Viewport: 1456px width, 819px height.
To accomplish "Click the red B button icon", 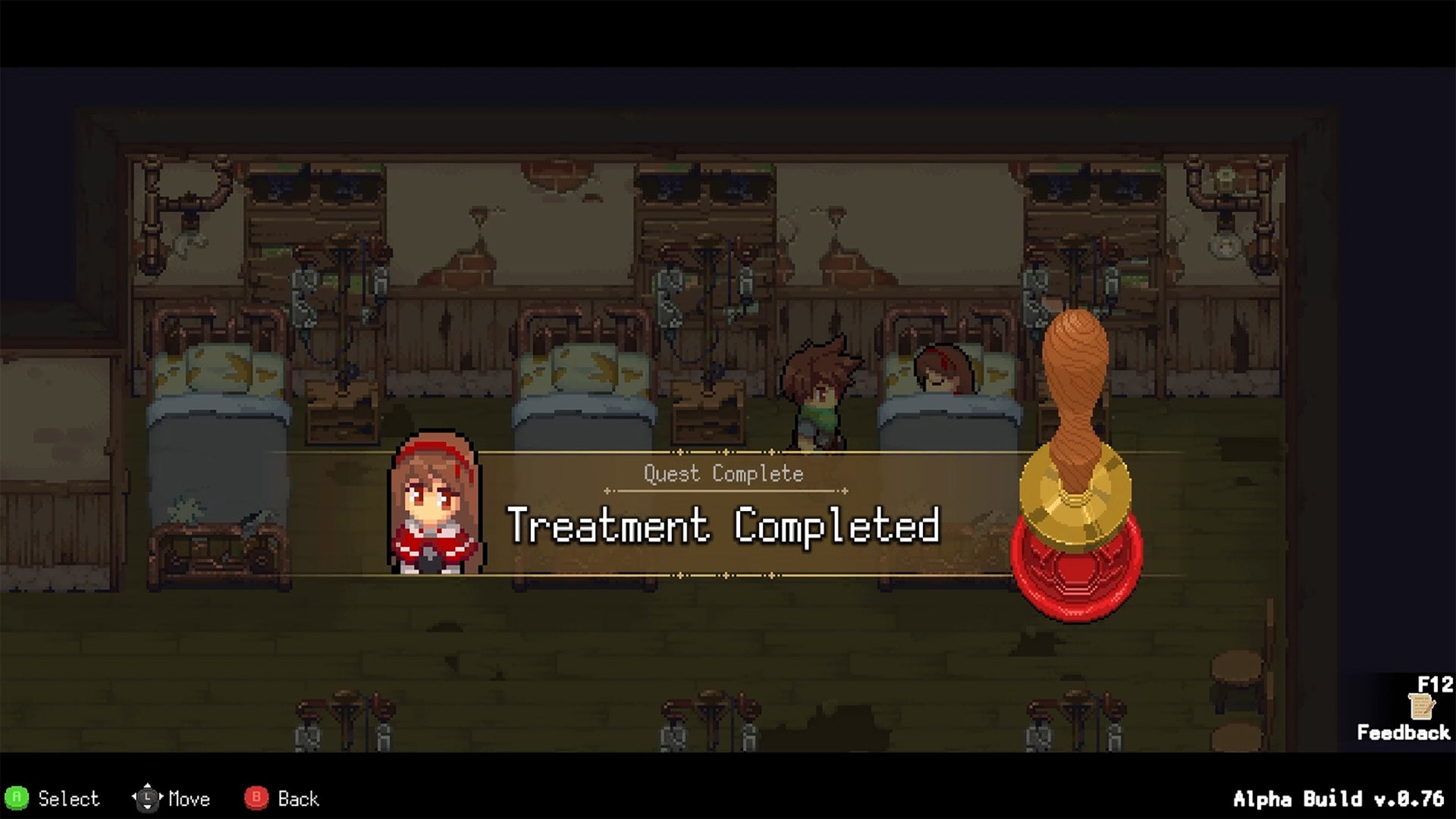I will click(257, 799).
